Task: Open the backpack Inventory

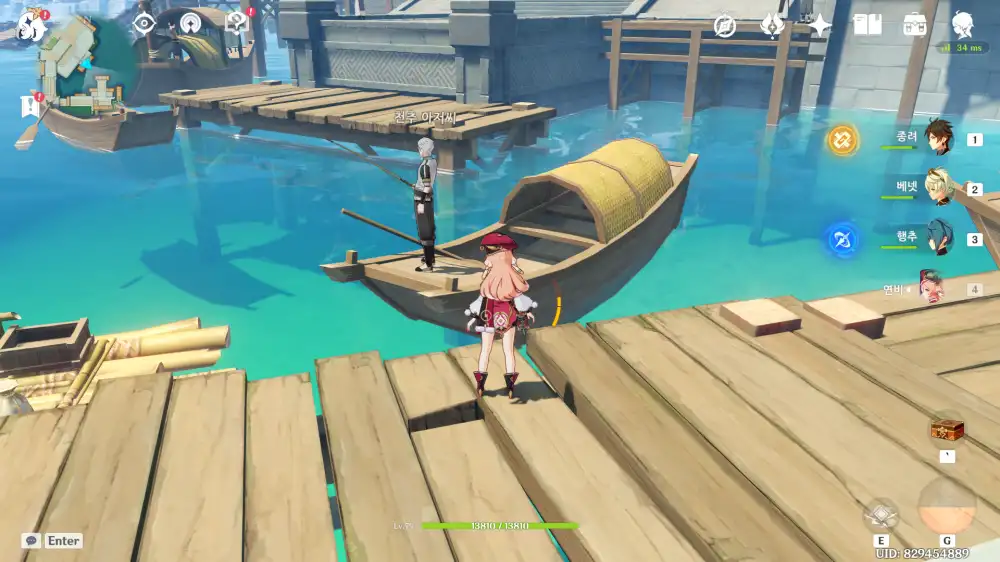Action: pyautogui.click(x=914, y=25)
